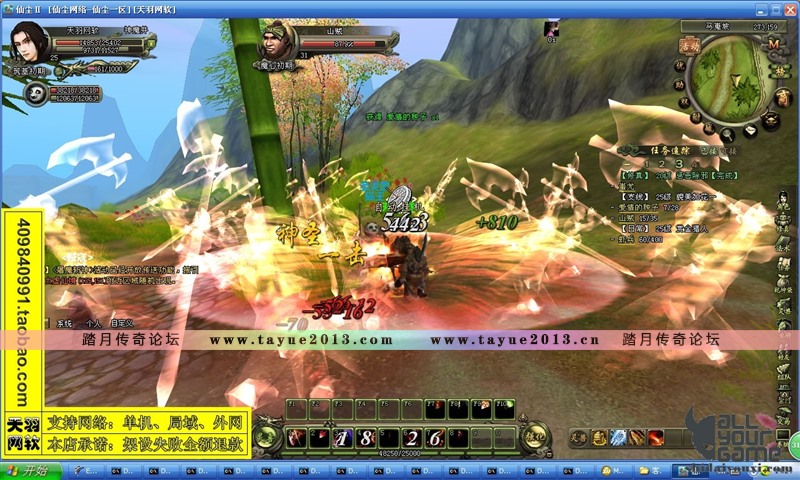Activate the blue feather skill icon

coord(617,436)
